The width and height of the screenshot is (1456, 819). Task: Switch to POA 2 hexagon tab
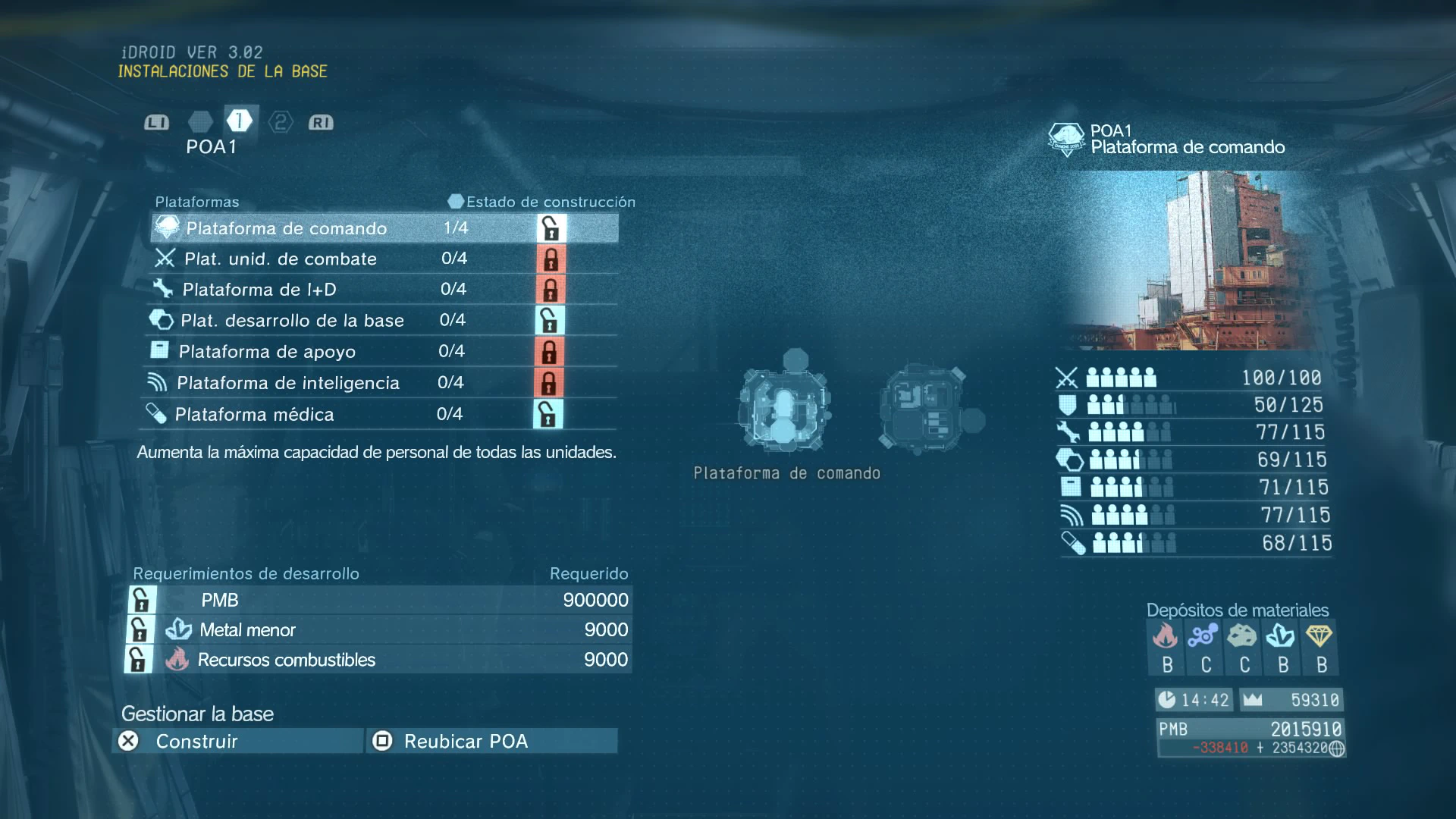pyautogui.click(x=281, y=122)
